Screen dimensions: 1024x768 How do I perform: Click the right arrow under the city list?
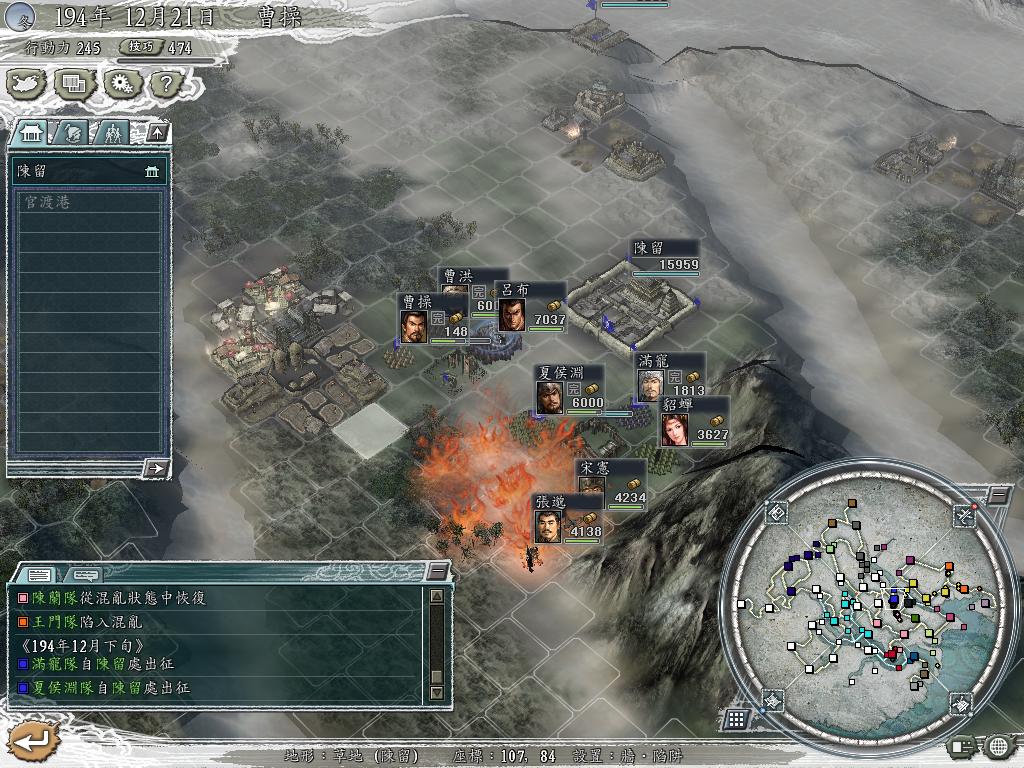155,467
